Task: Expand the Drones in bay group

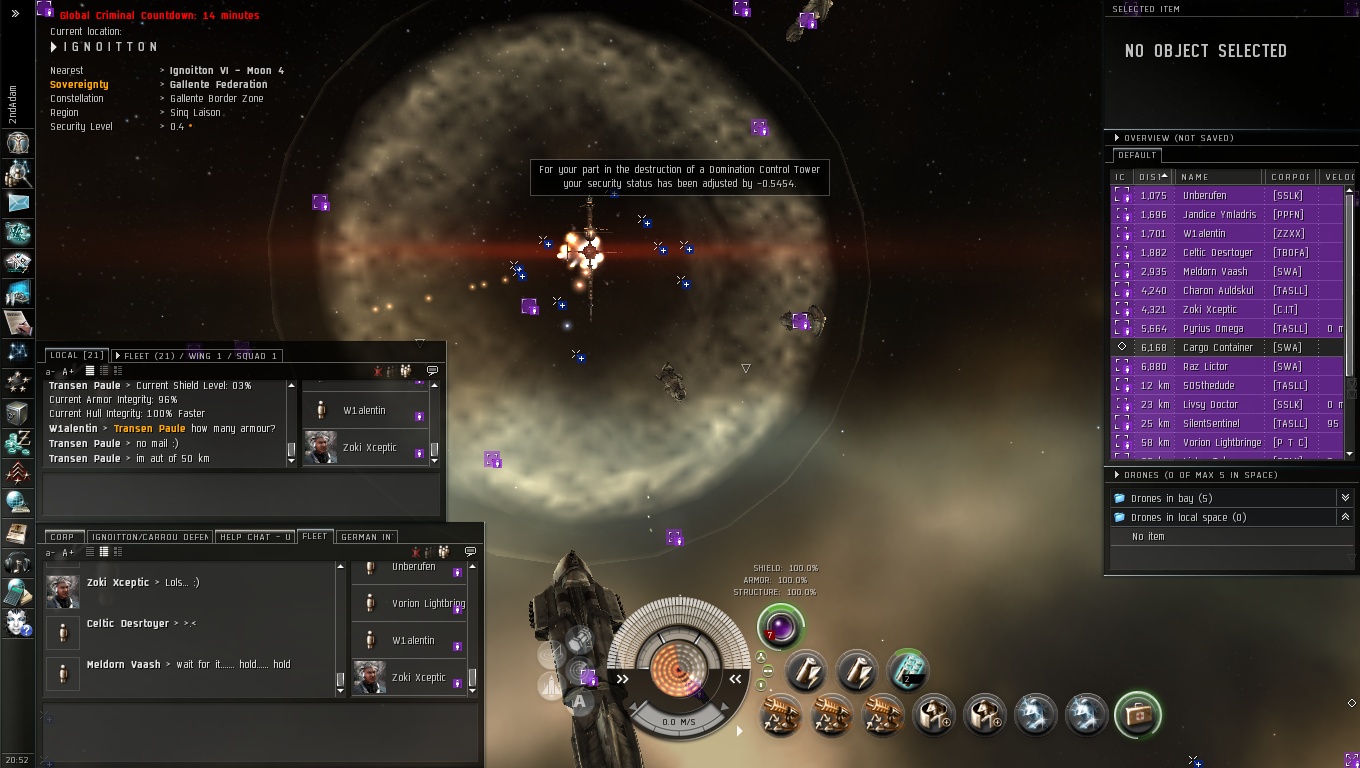Action: point(1345,498)
